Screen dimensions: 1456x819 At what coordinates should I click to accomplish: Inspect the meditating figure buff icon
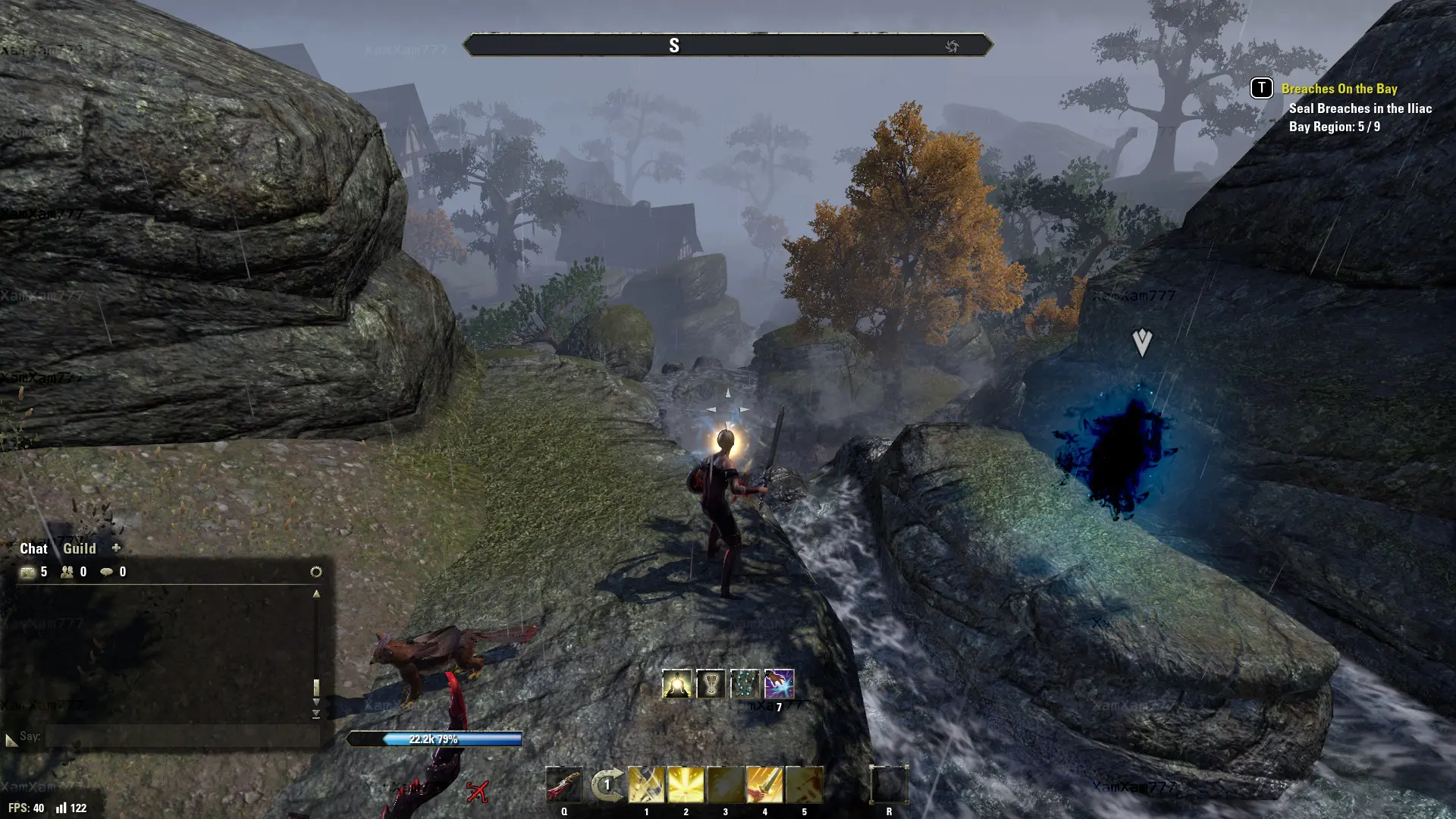point(676,684)
